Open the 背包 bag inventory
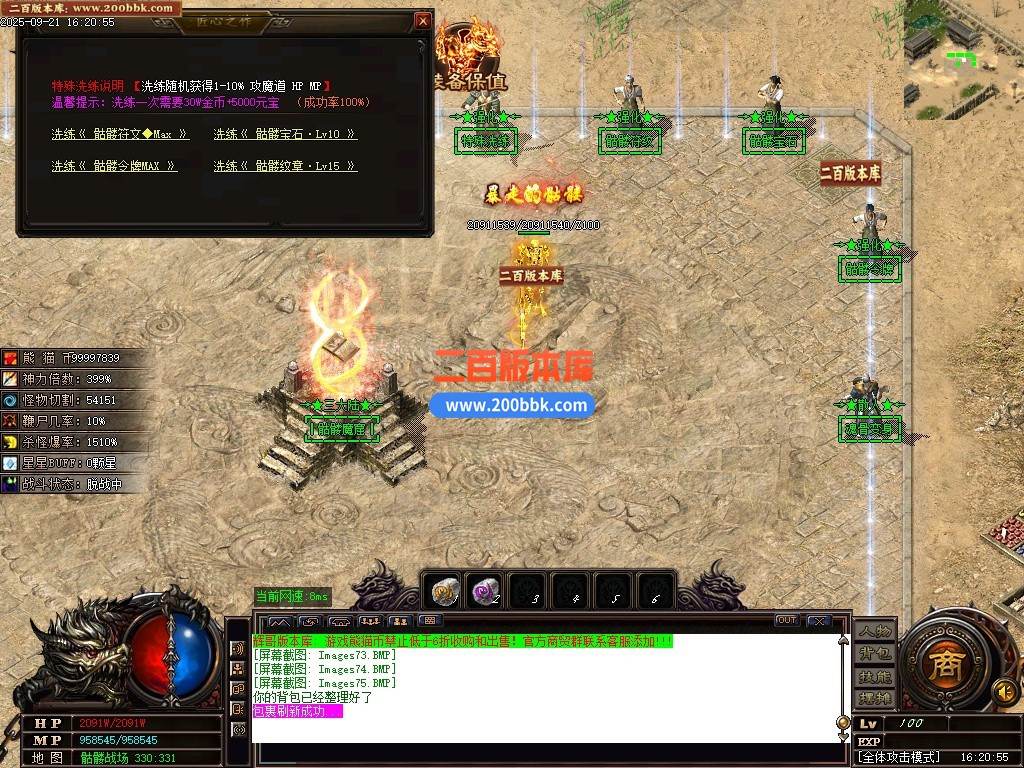Screen dimensions: 1024x768 click(874, 654)
